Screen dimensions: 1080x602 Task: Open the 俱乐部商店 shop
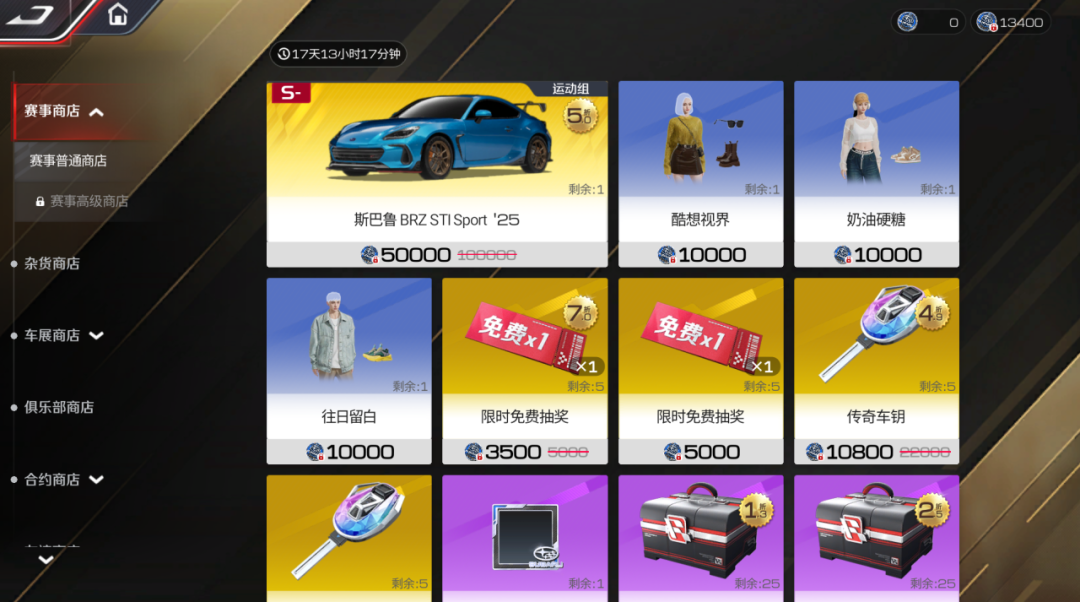(x=59, y=408)
